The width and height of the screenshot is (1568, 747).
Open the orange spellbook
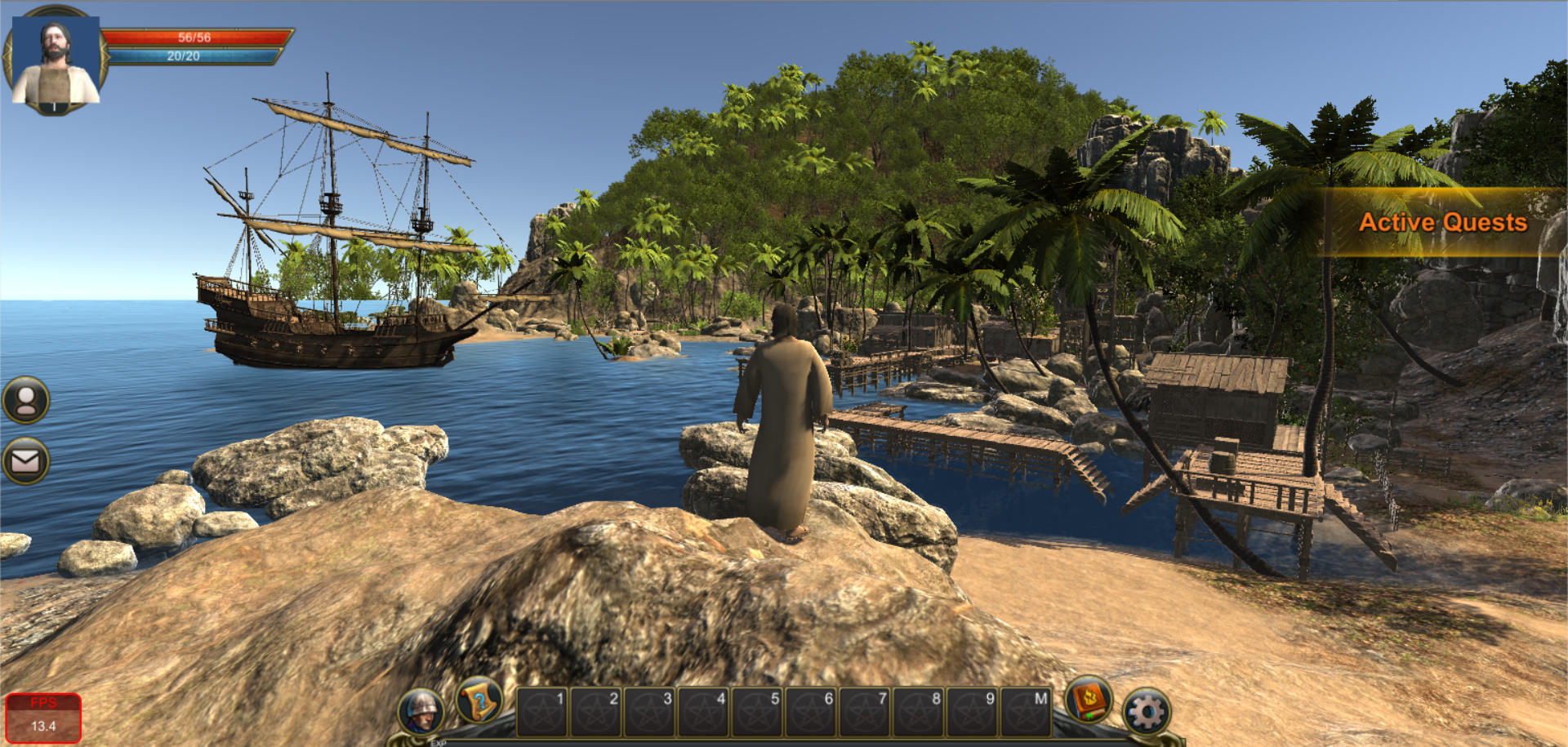click(1089, 700)
